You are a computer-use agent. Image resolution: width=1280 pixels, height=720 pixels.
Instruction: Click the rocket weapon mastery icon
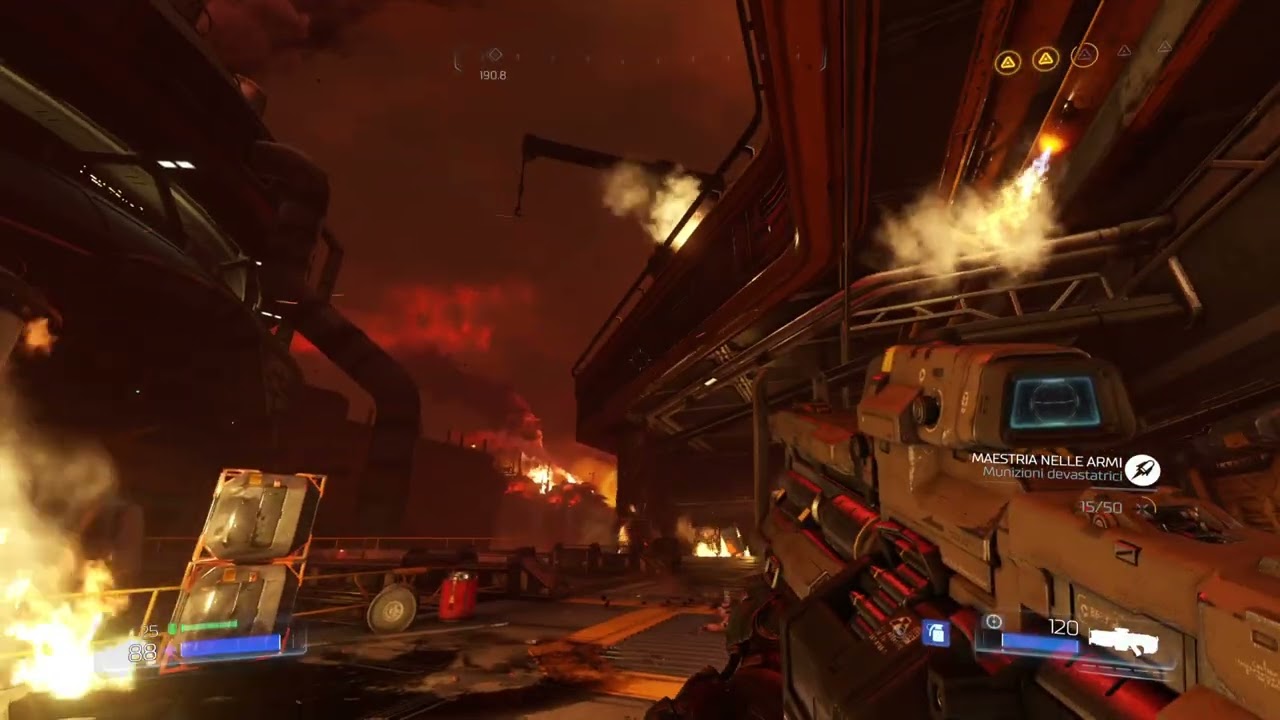click(x=1142, y=469)
